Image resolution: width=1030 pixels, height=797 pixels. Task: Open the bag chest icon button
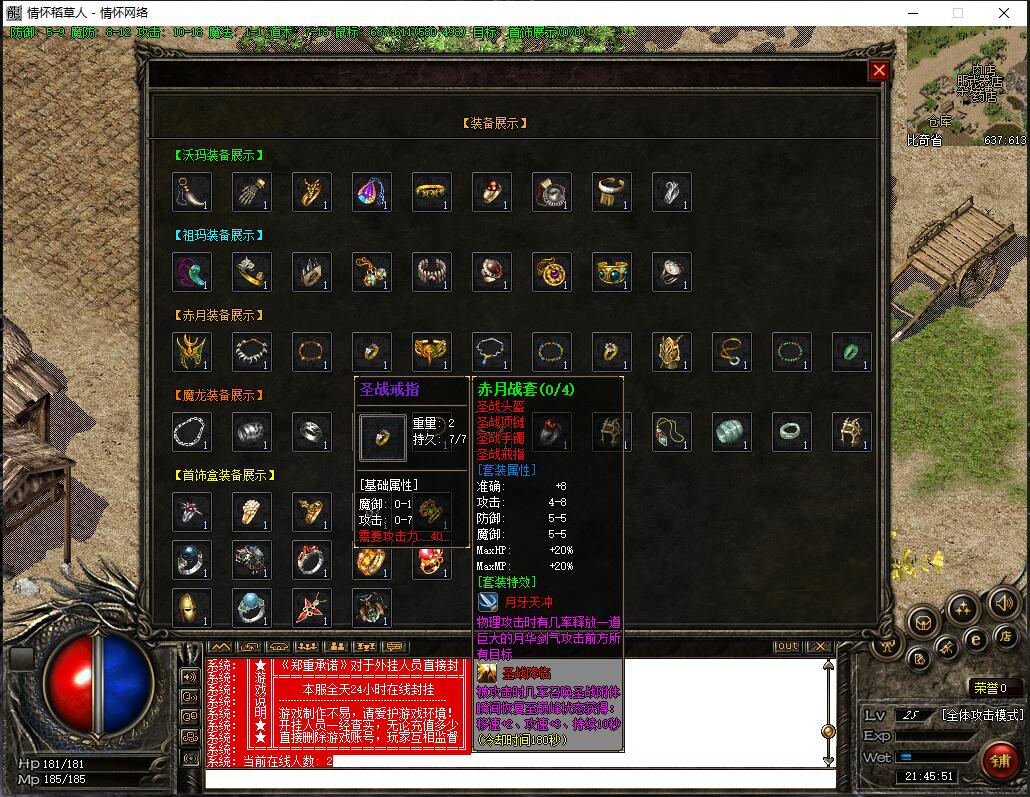(x=924, y=623)
